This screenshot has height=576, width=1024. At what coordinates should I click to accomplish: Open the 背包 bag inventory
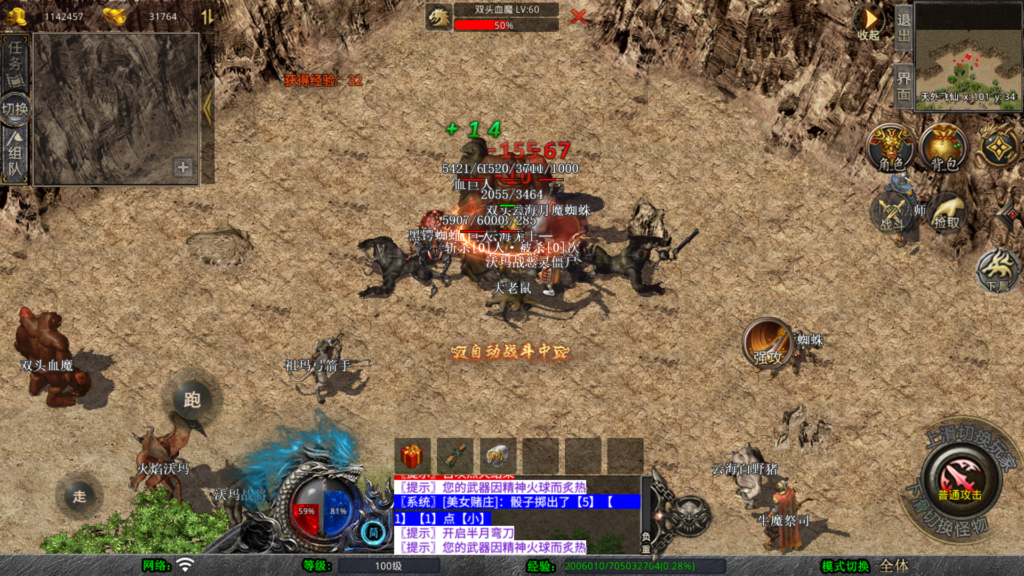click(943, 148)
